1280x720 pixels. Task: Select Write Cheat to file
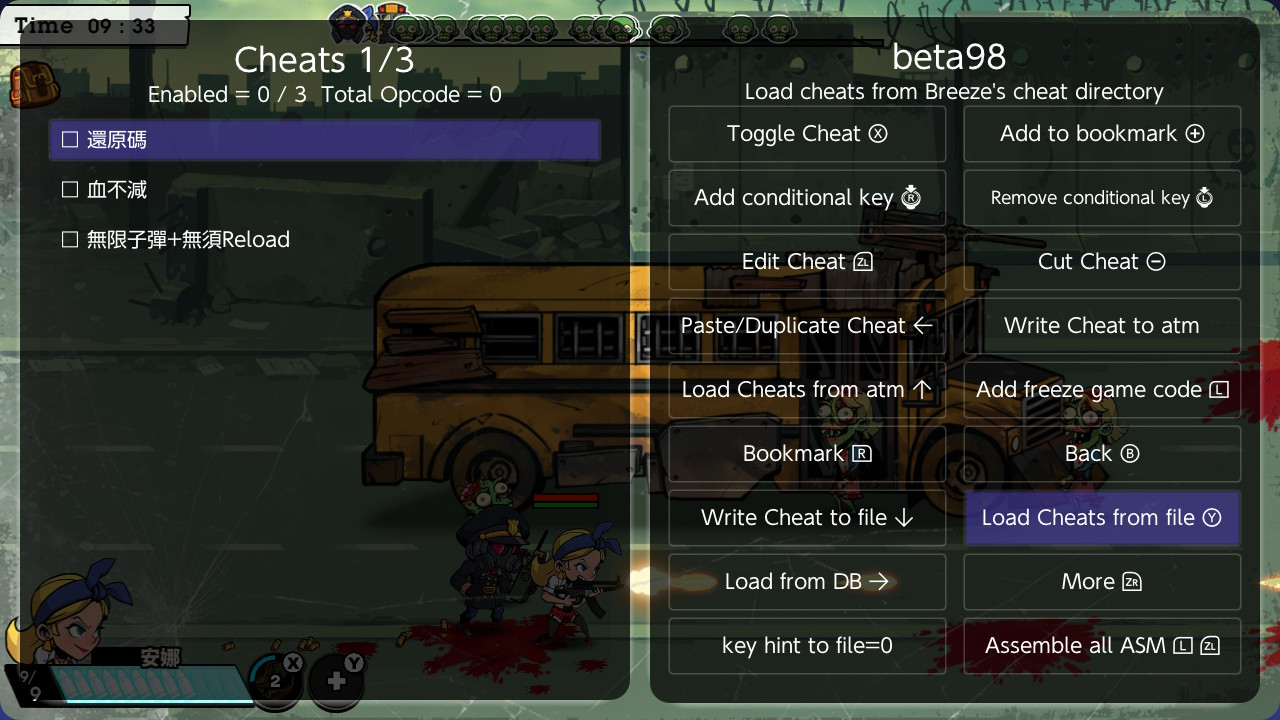pos(807,518)
